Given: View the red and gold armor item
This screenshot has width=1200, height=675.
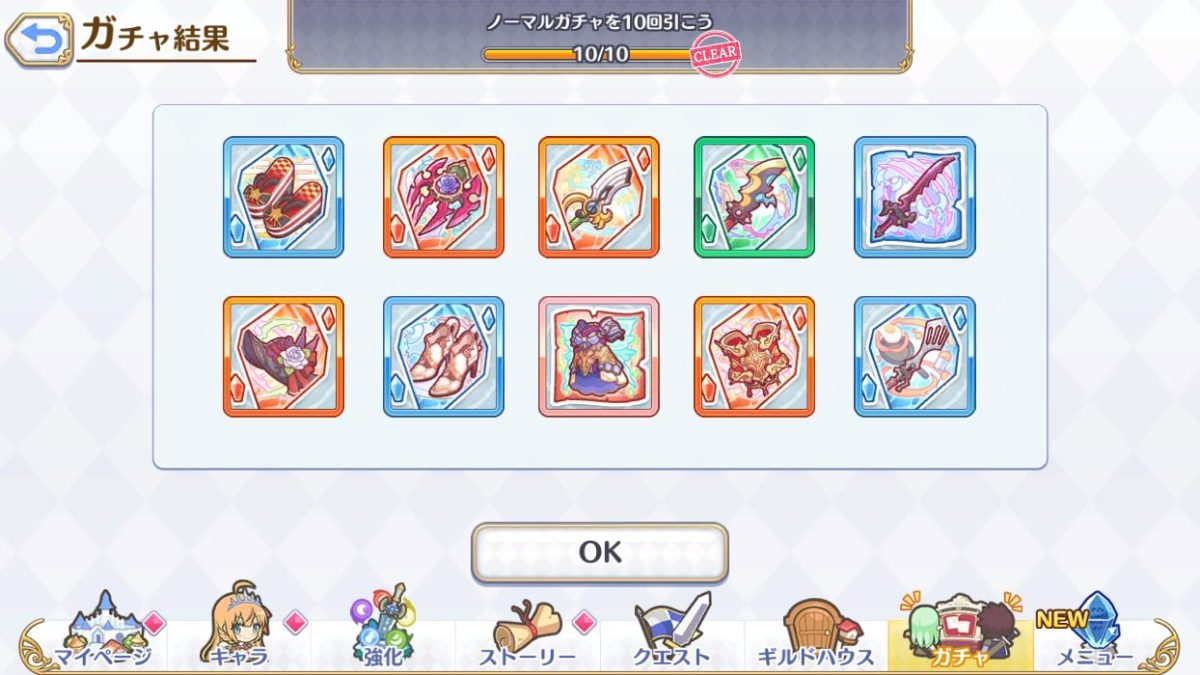Looking at the screenshot, I should tap(754, 356).
